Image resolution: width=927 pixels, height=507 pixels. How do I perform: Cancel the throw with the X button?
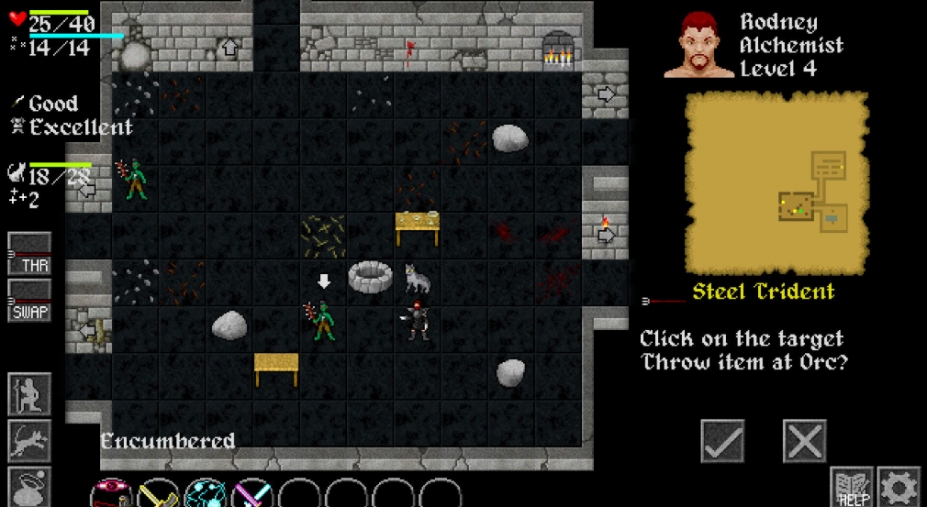point(804,440)
